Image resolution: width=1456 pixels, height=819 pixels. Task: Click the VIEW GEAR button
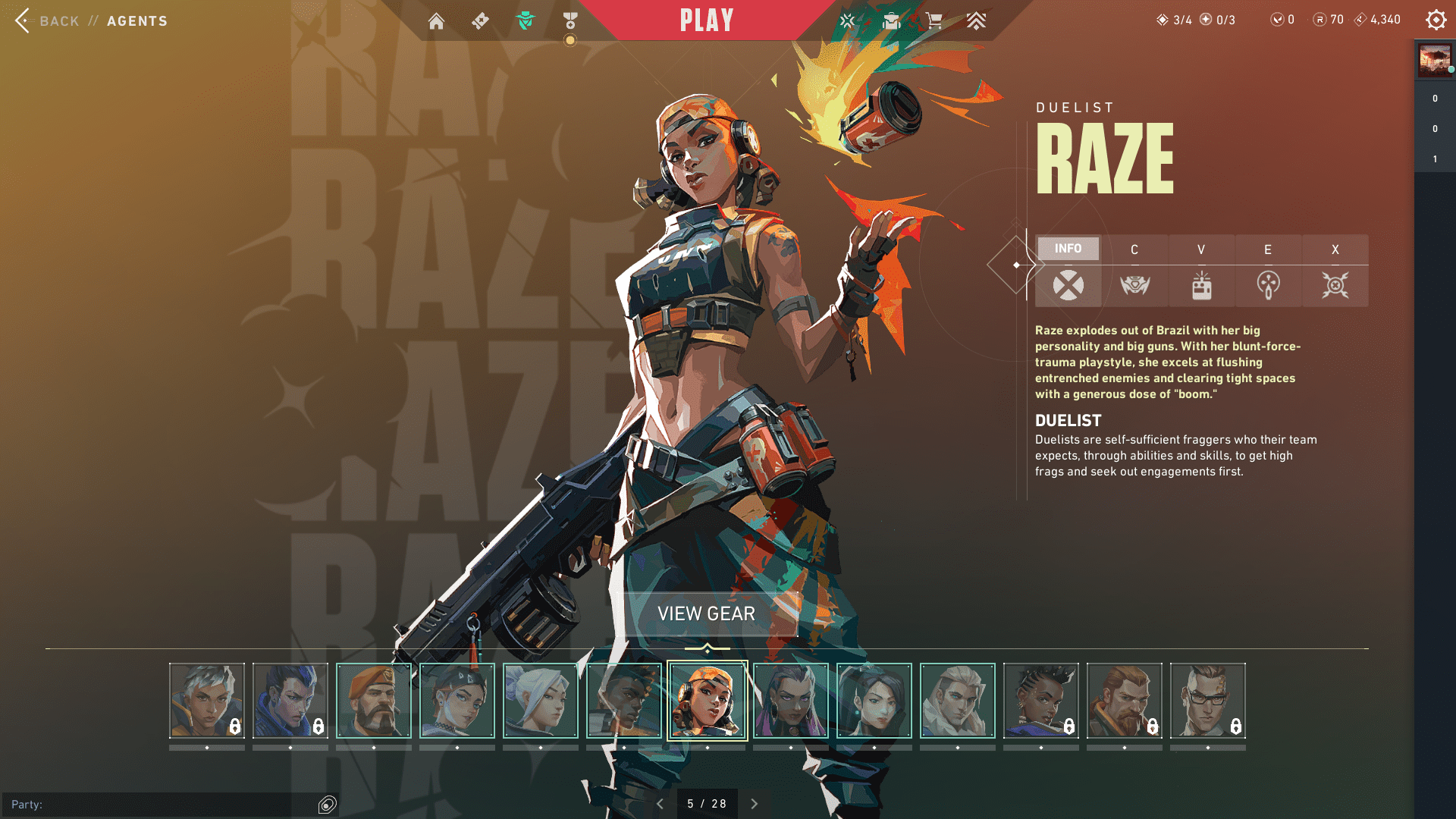(706, 613)
